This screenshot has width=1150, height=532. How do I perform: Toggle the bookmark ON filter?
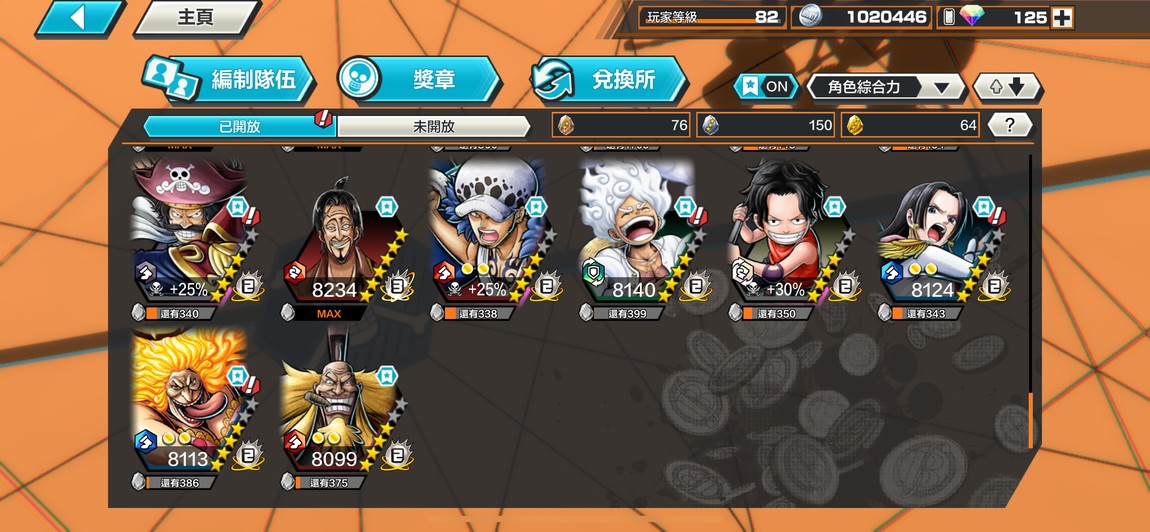click(766, 87)
